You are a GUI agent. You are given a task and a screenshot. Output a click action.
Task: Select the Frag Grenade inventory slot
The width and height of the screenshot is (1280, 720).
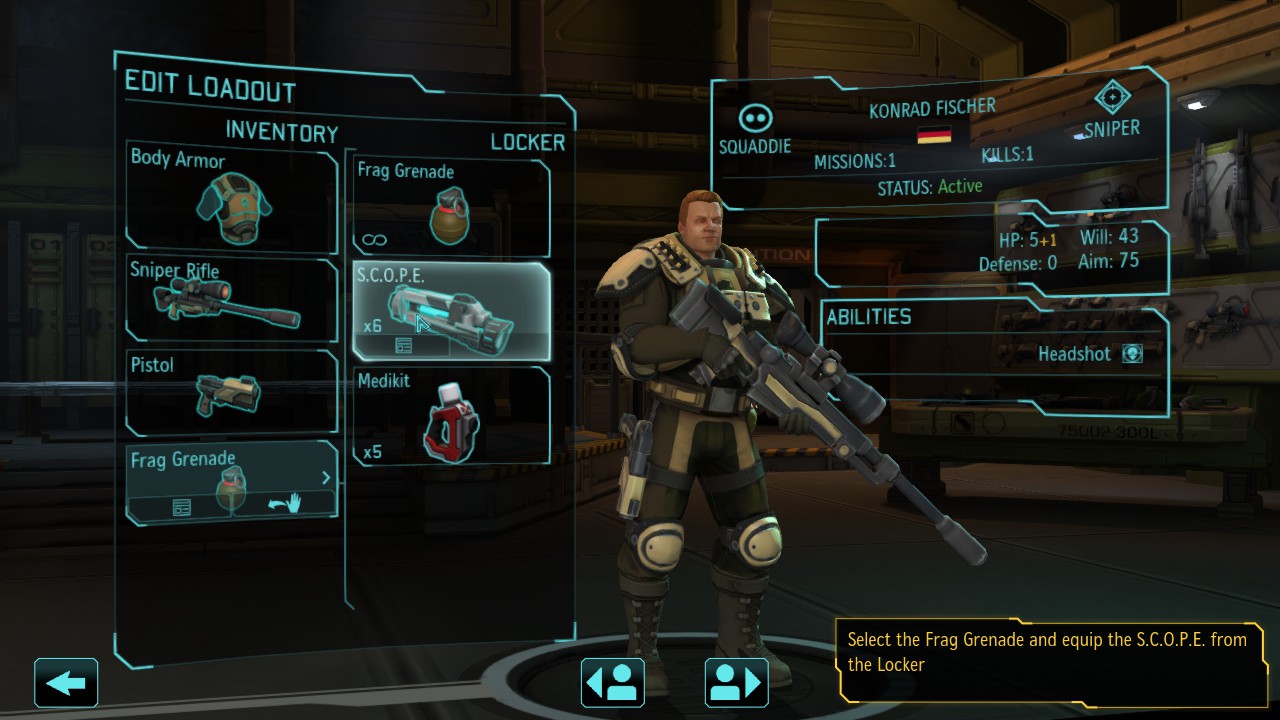tap(231, 472)
